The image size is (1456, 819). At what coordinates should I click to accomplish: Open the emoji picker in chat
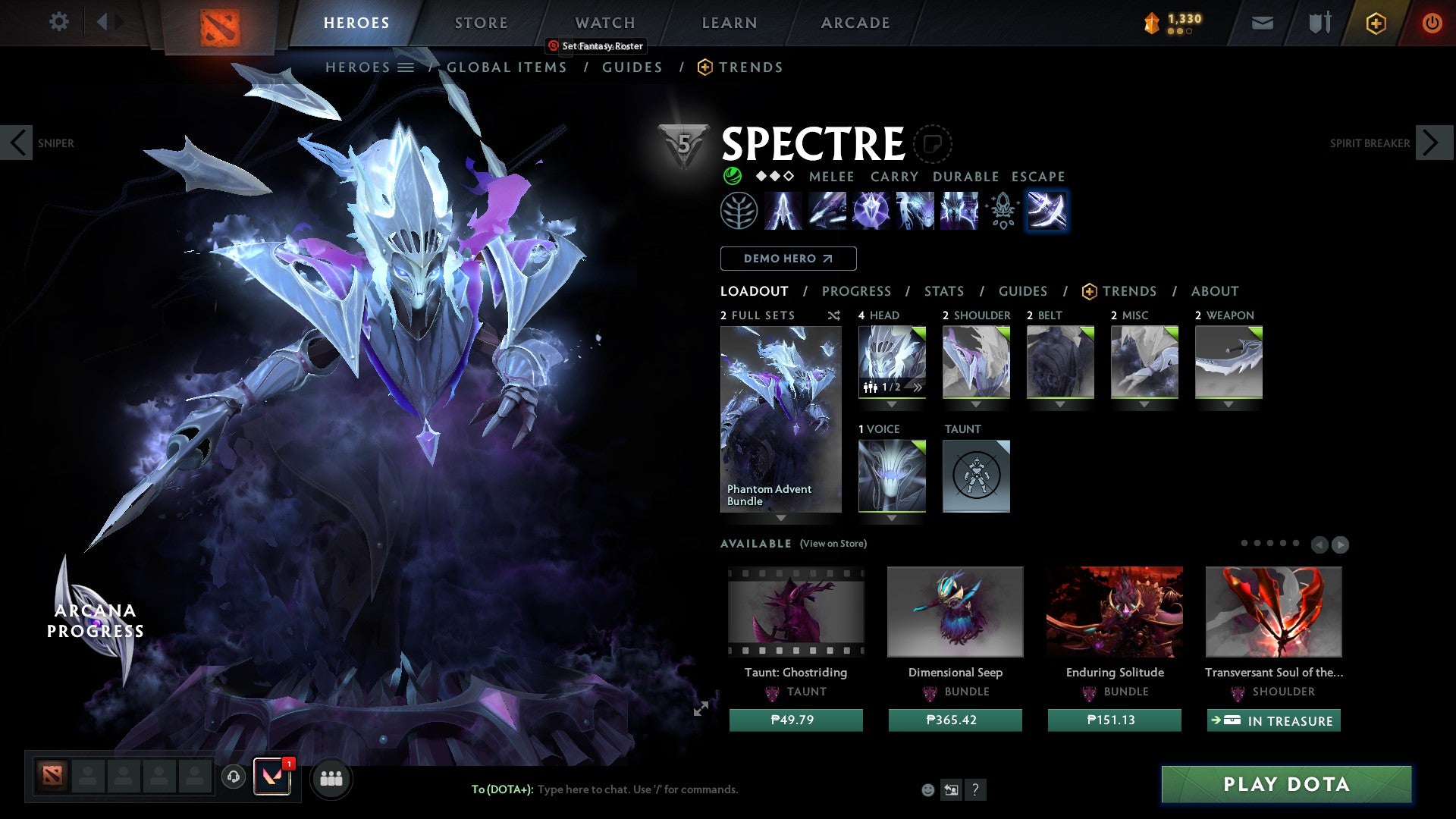point(927,789)
